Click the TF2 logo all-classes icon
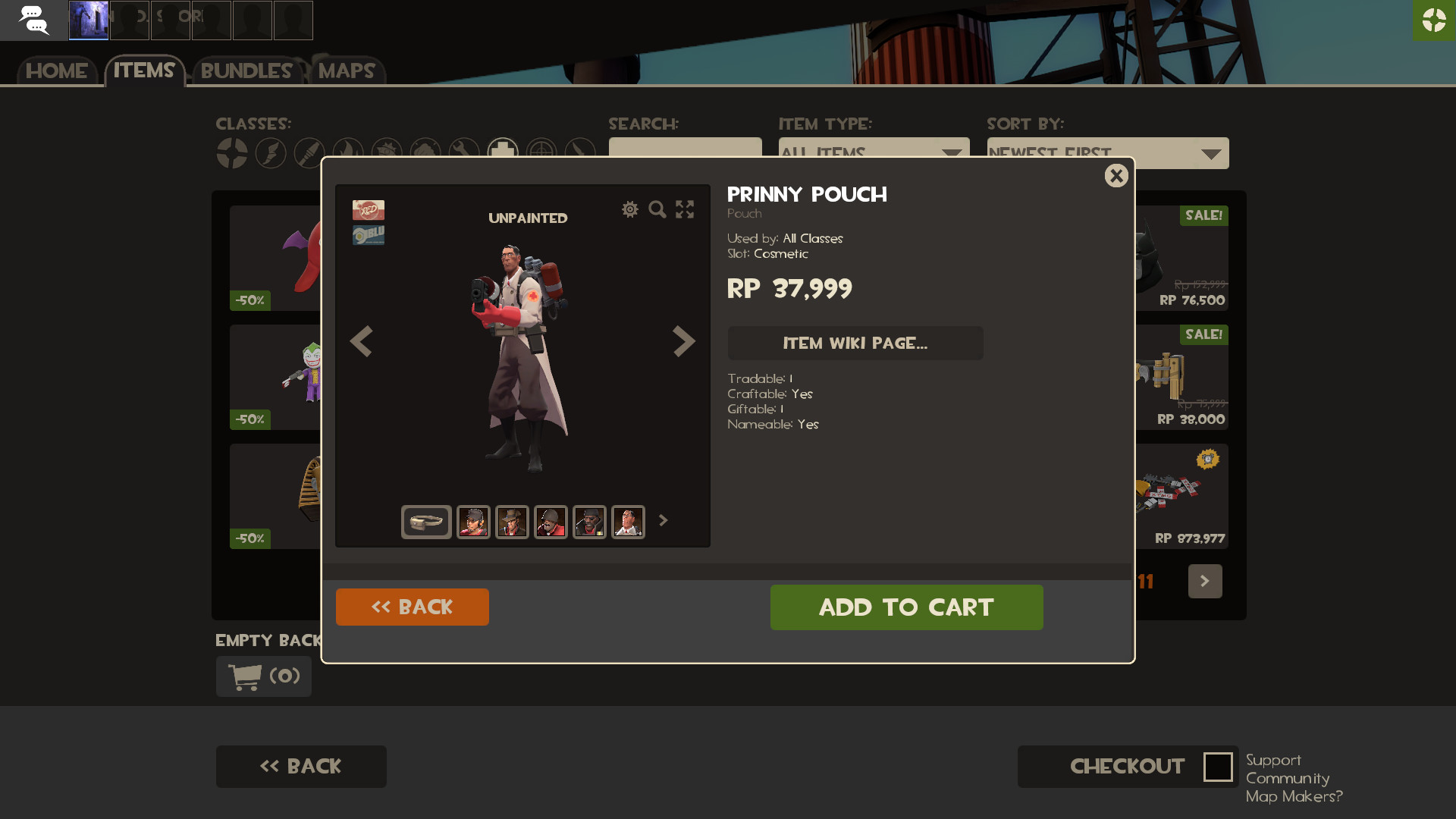This screenshot has height=819, width=1456. point(232,152)
